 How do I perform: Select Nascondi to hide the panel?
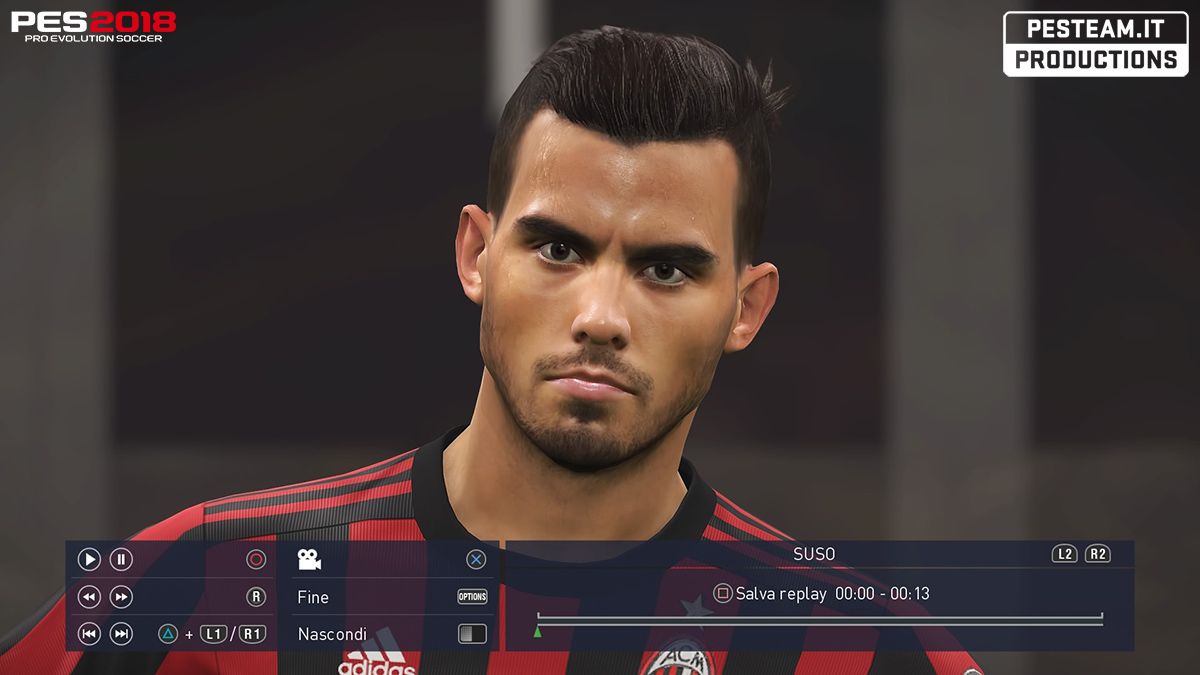click(x=332, y=634)
